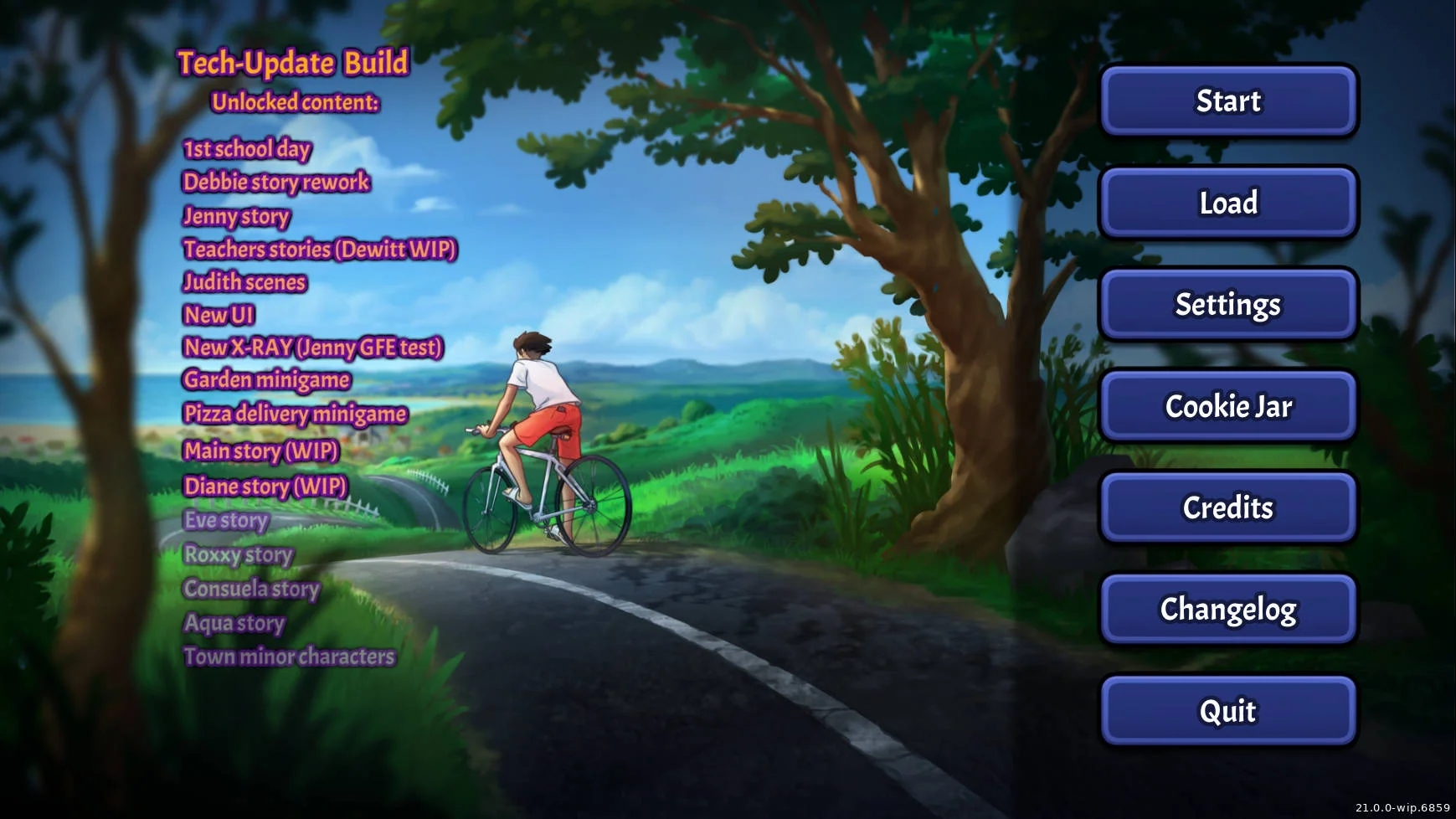Select the Judith scenes entry
1456x819 pixels.
[x=244, y=283]
